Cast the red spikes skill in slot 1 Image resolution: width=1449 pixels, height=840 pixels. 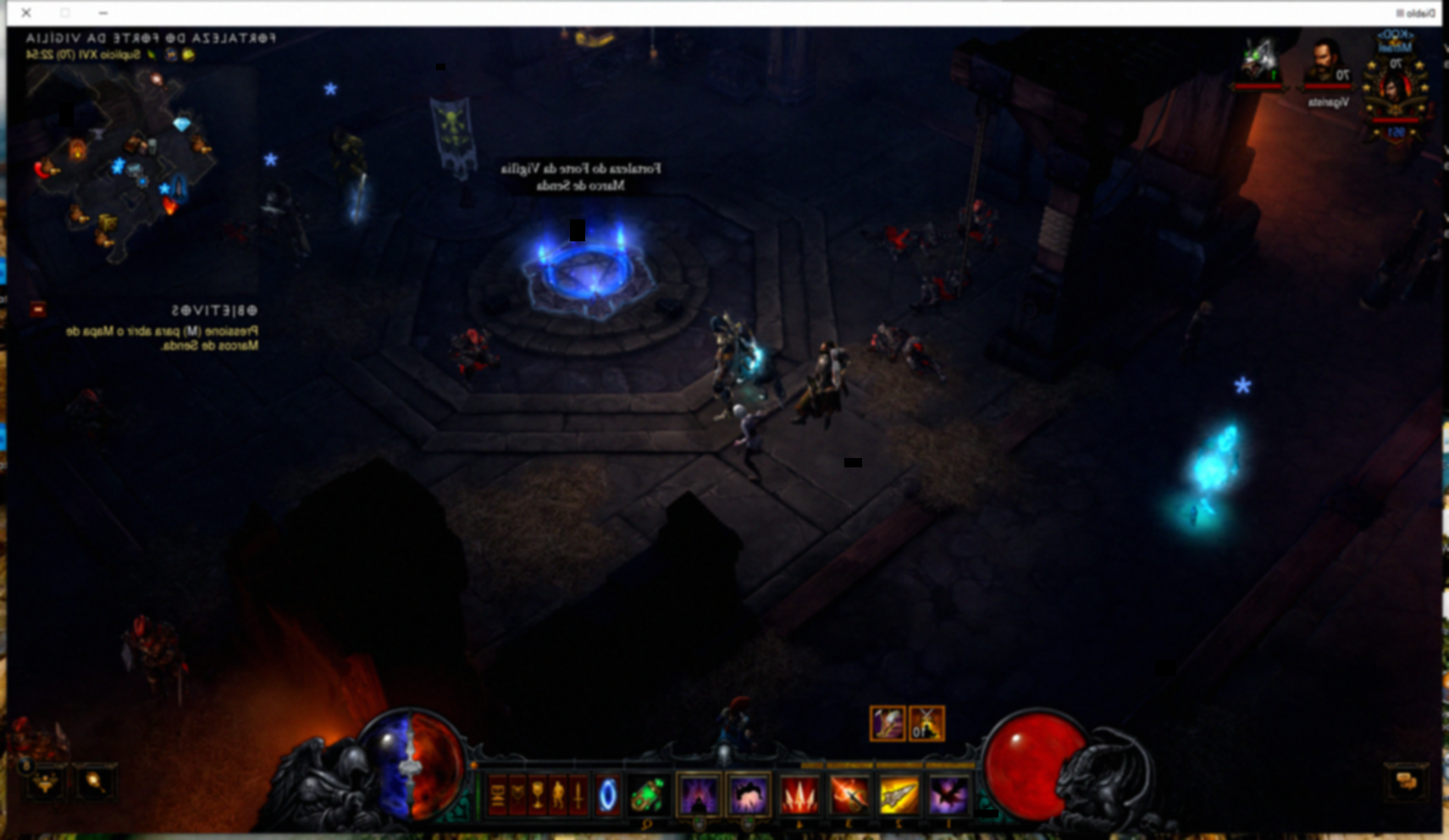[800, 796]
